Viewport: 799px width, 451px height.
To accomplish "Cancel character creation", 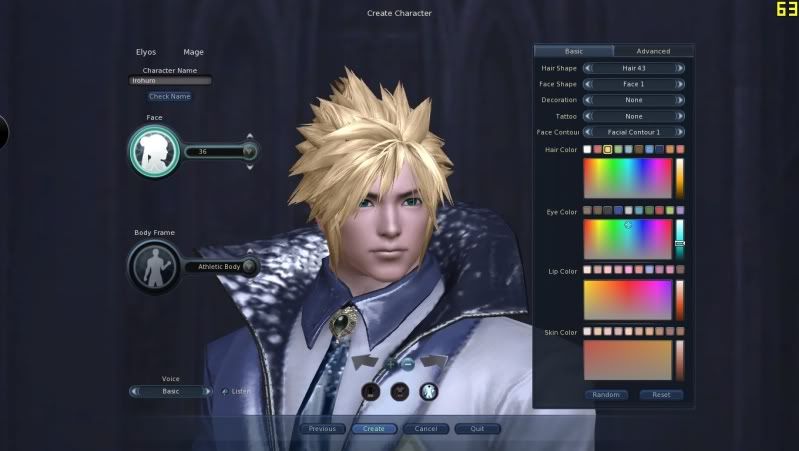I will click(x=426, y=428).
